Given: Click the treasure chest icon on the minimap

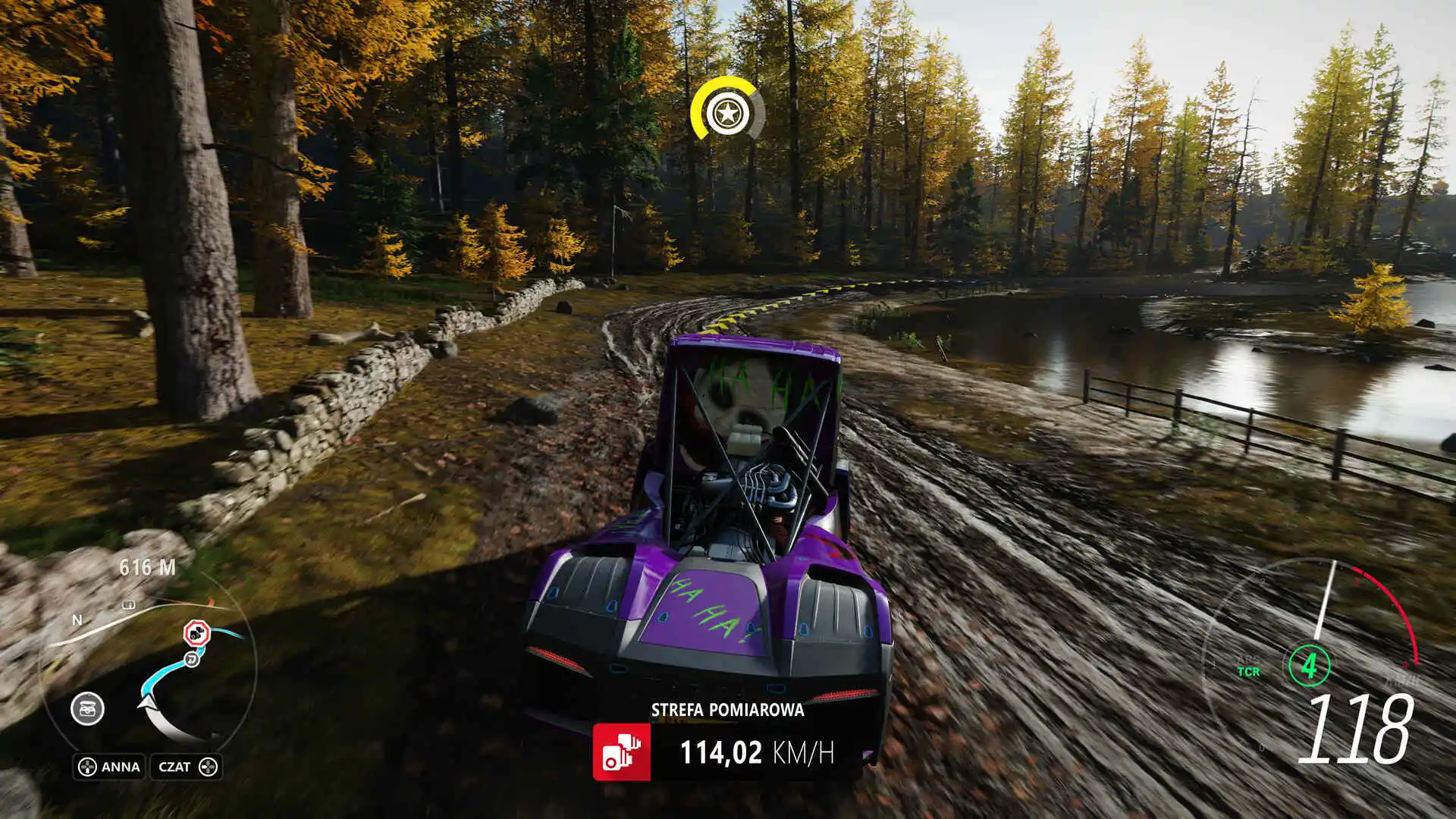Looking at the screenshot, I should (86, 708).
